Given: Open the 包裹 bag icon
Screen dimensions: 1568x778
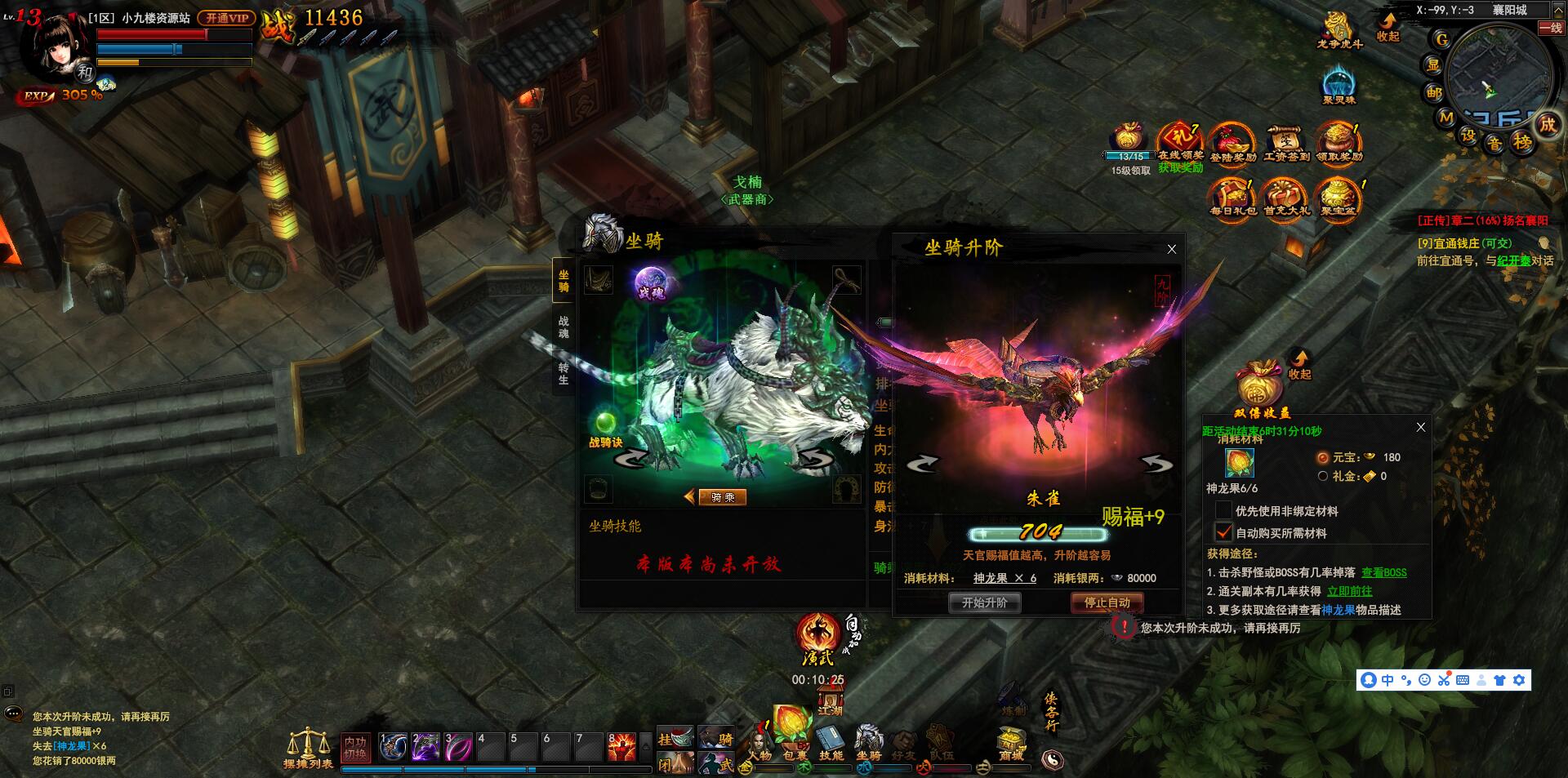Looking at the screenshot, I should (791, 733).
